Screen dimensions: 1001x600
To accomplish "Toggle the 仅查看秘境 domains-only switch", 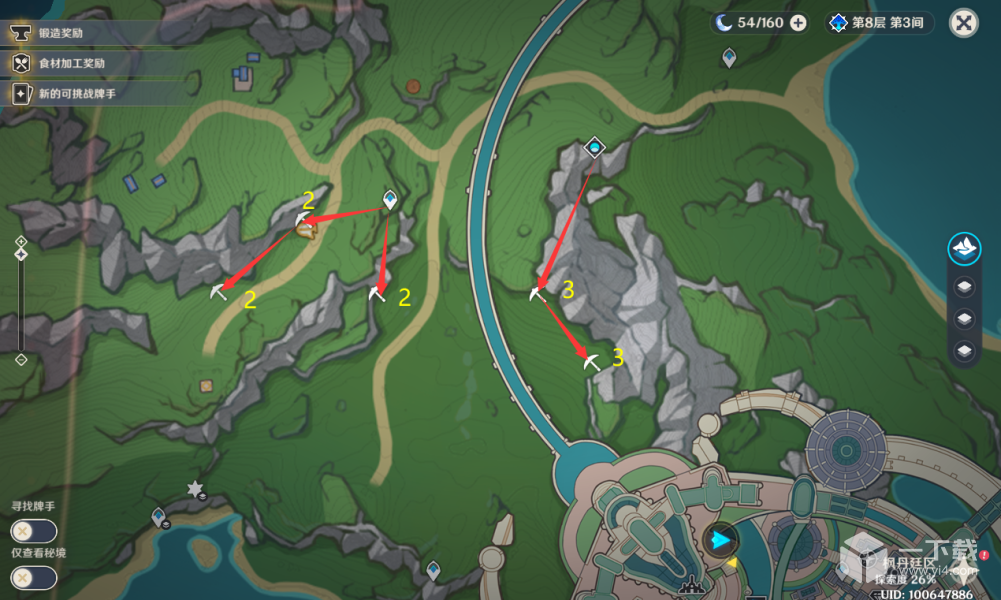I will 33,577.
